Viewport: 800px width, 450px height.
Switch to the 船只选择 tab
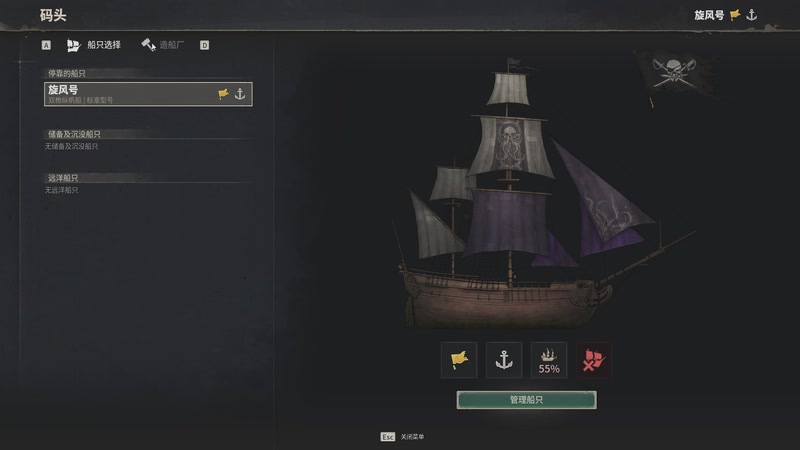tap(94, 45)
